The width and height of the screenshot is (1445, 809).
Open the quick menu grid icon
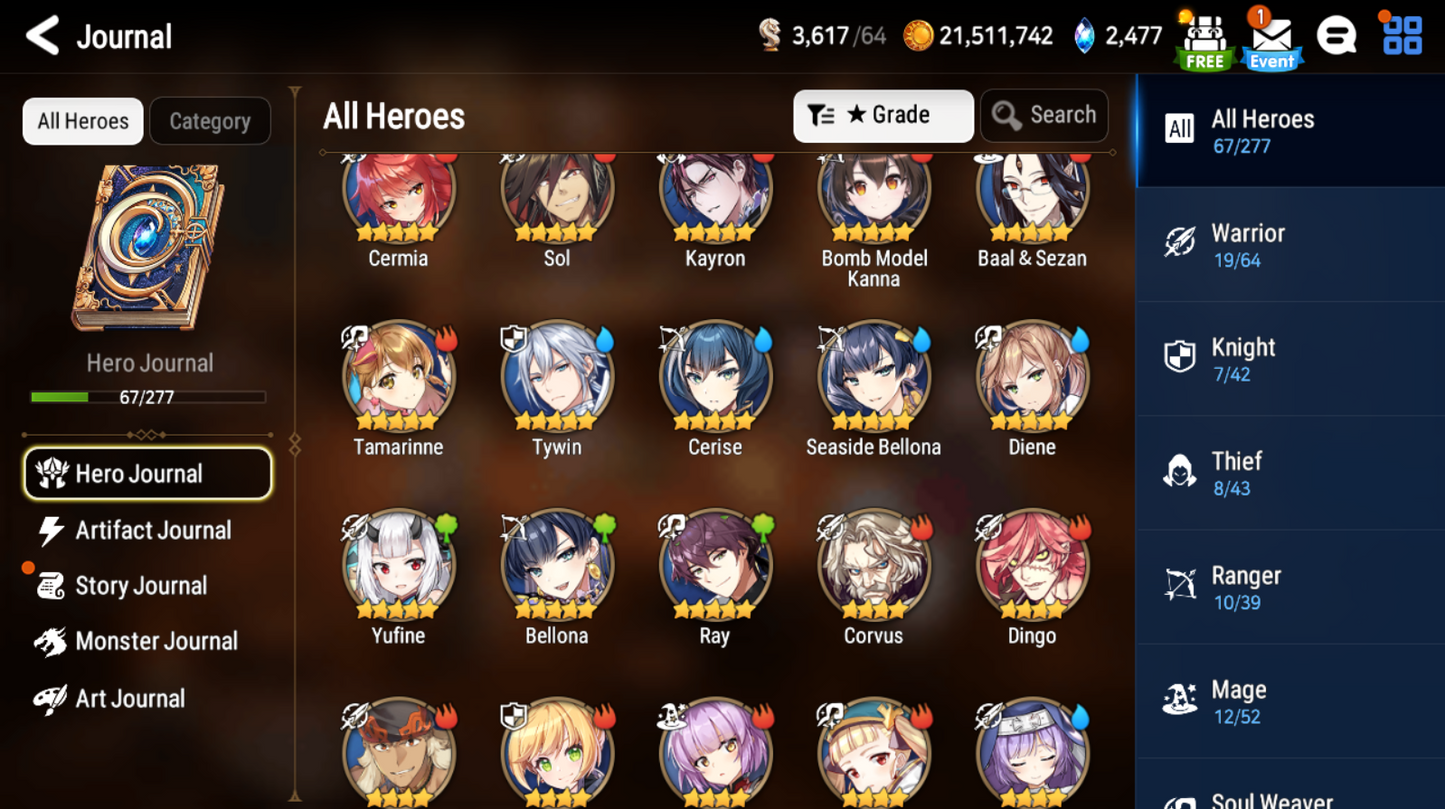[1402, 36]
